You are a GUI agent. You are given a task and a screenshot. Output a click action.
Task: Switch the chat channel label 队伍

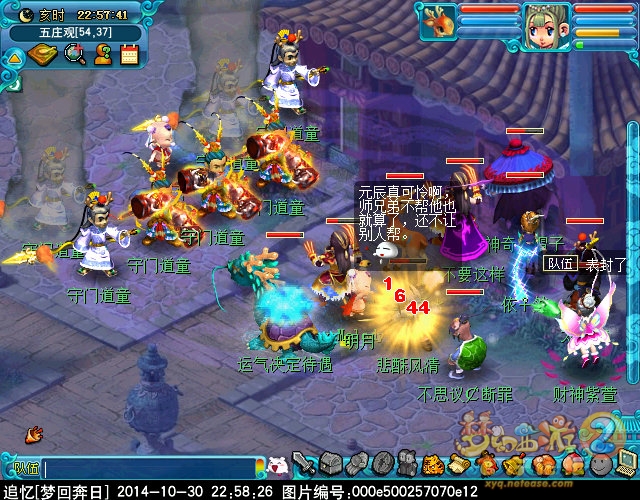[x=23, y=467]
